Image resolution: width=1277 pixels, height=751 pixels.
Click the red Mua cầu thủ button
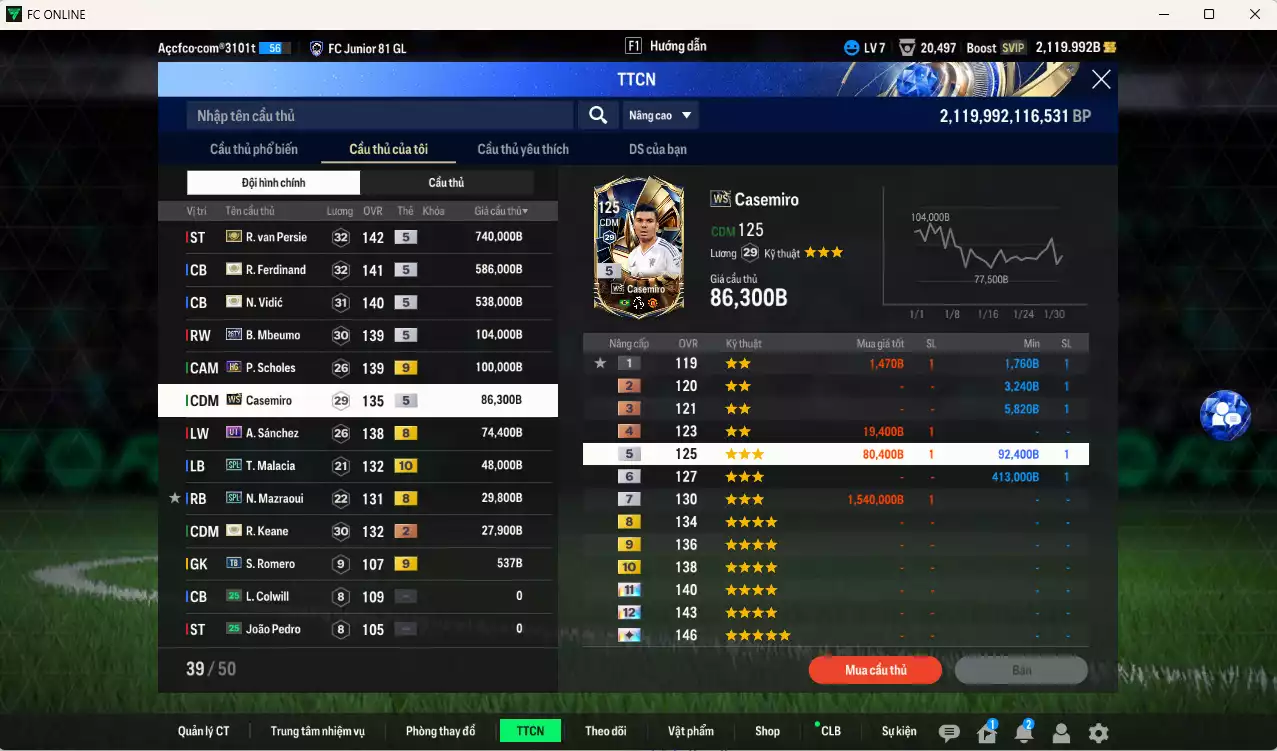pos(875,670)
